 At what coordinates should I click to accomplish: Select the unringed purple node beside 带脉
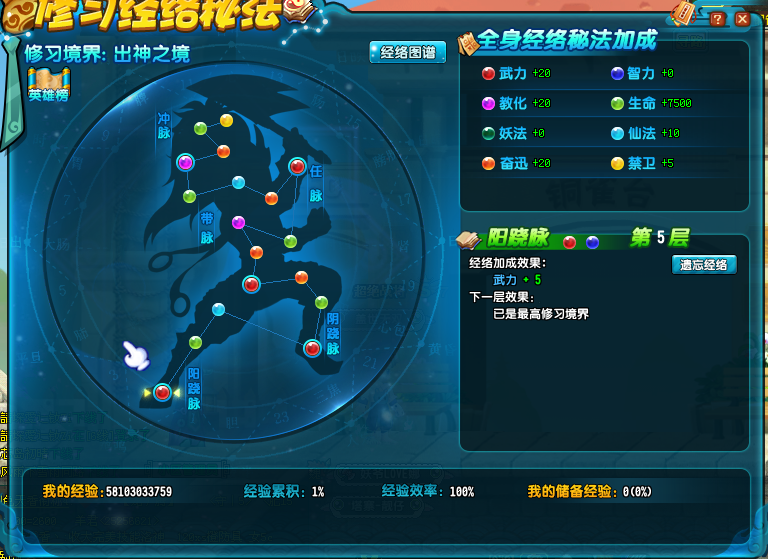238,222
